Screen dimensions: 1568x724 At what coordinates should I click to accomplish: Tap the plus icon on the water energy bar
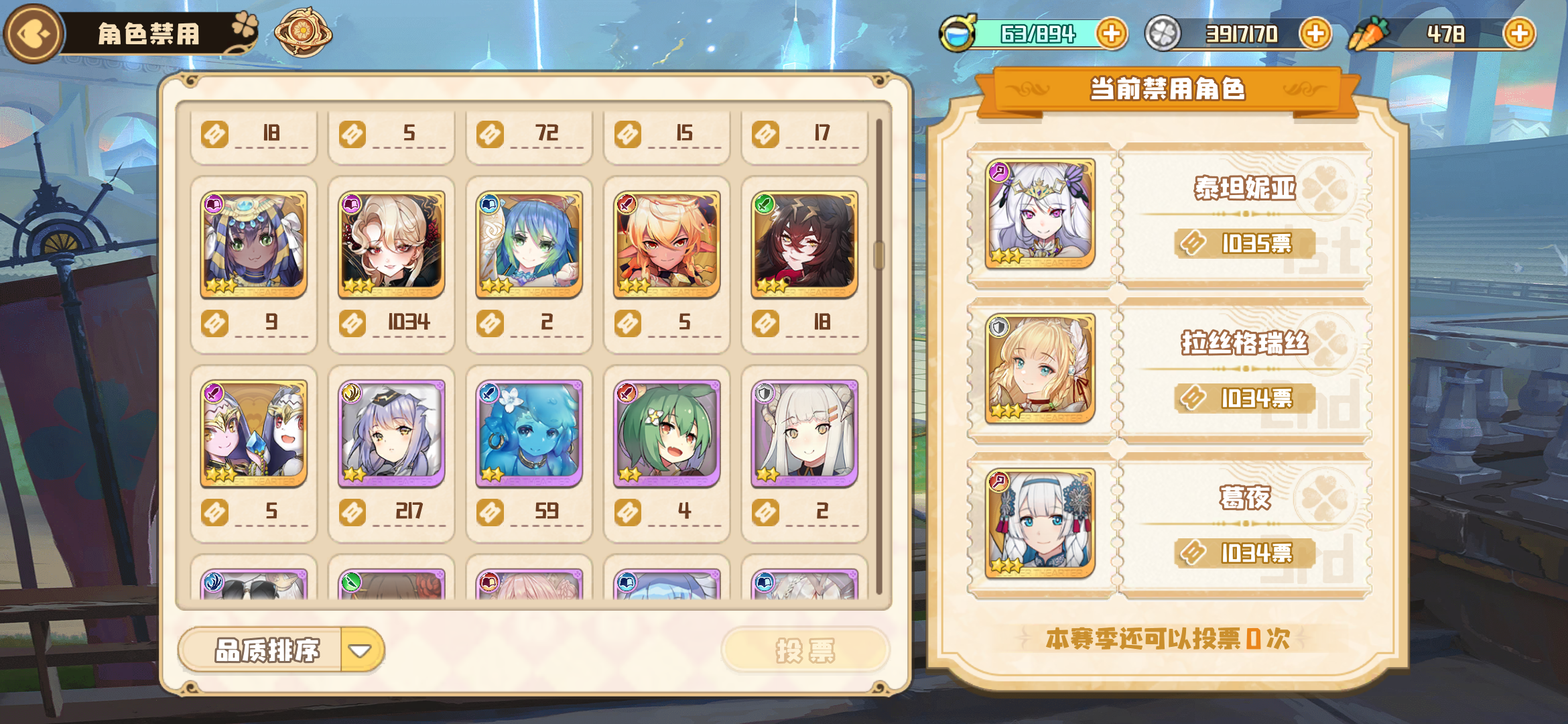click(1112, 32)
